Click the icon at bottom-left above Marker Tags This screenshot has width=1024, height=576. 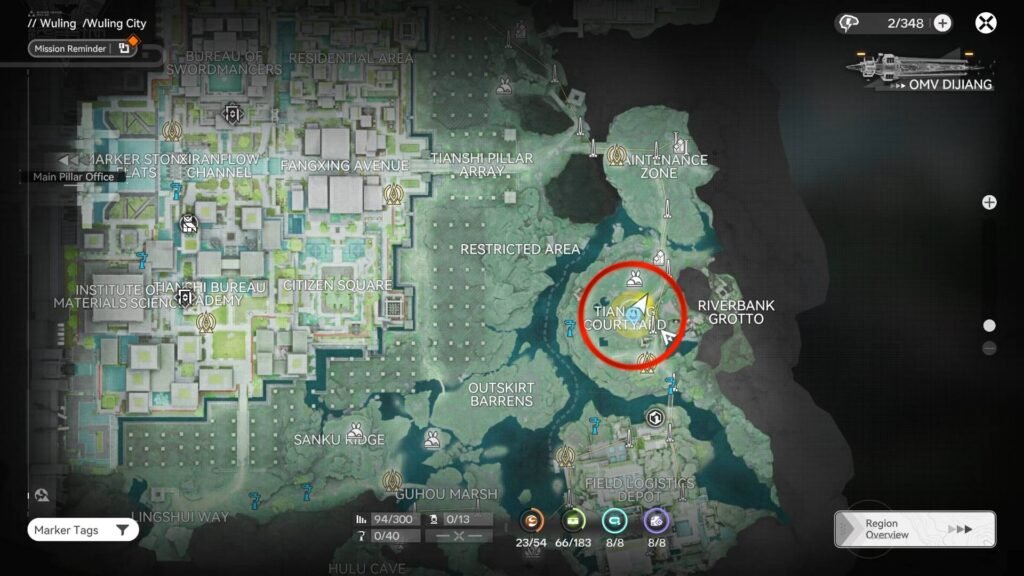click(x=41, y=495)
